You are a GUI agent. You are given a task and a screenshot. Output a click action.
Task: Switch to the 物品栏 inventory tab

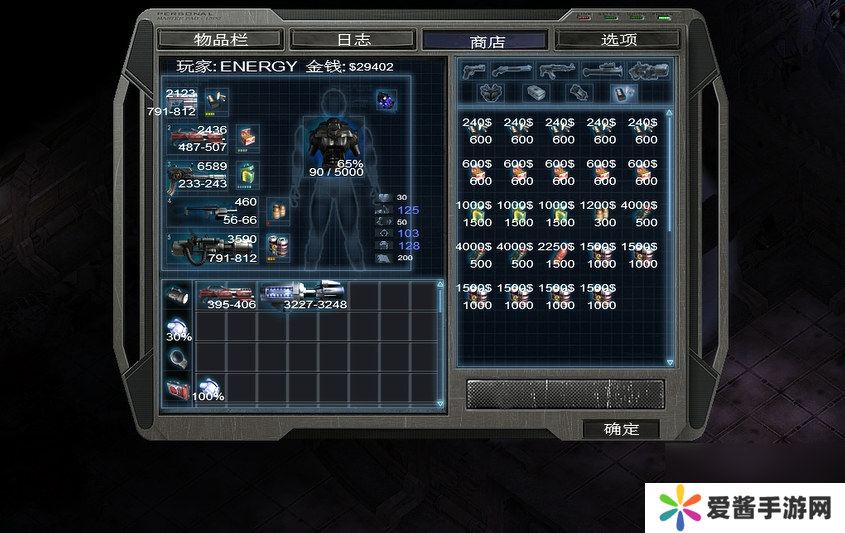pos(221,40)
